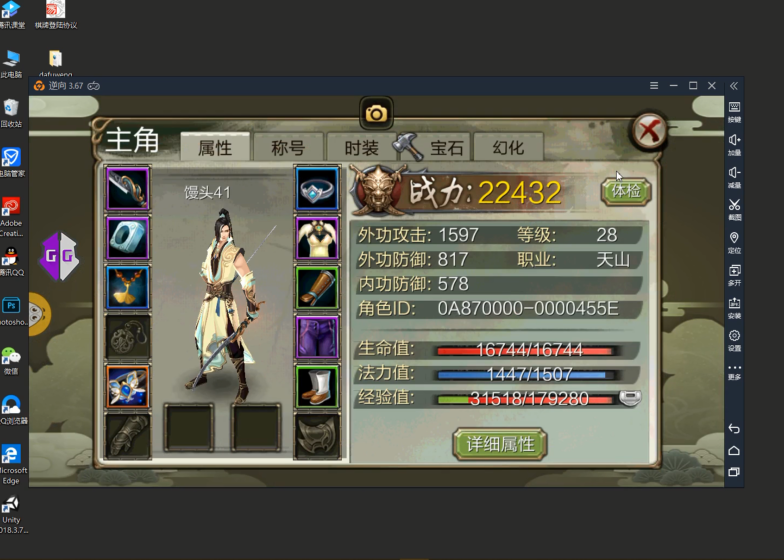784x560 pixels.
Task: Select the orange necklace pendant slot
Action: pyautogui.click(x=128, y=287)
